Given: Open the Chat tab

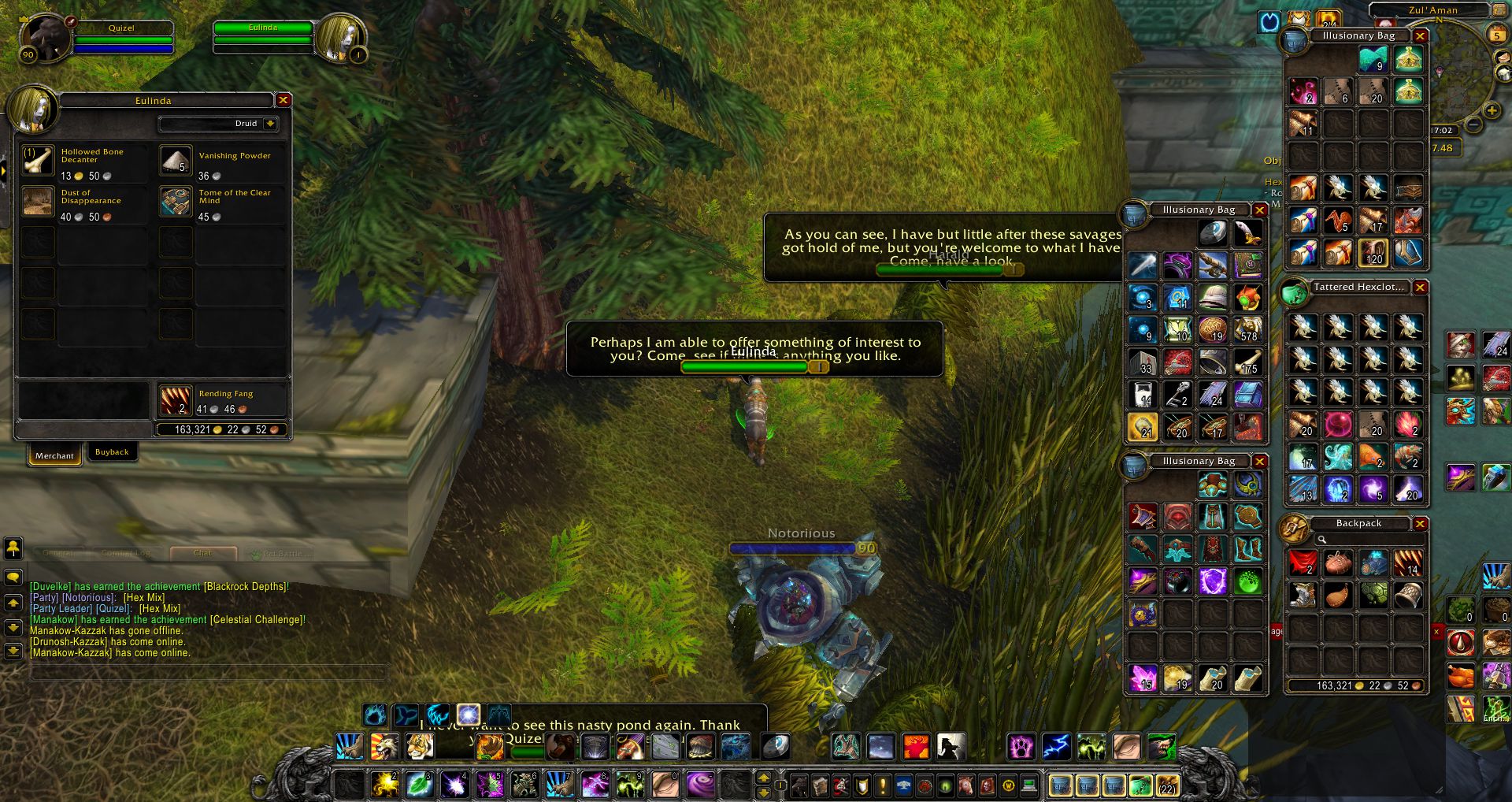Looking at the screenshot, I should coord(202,553).
